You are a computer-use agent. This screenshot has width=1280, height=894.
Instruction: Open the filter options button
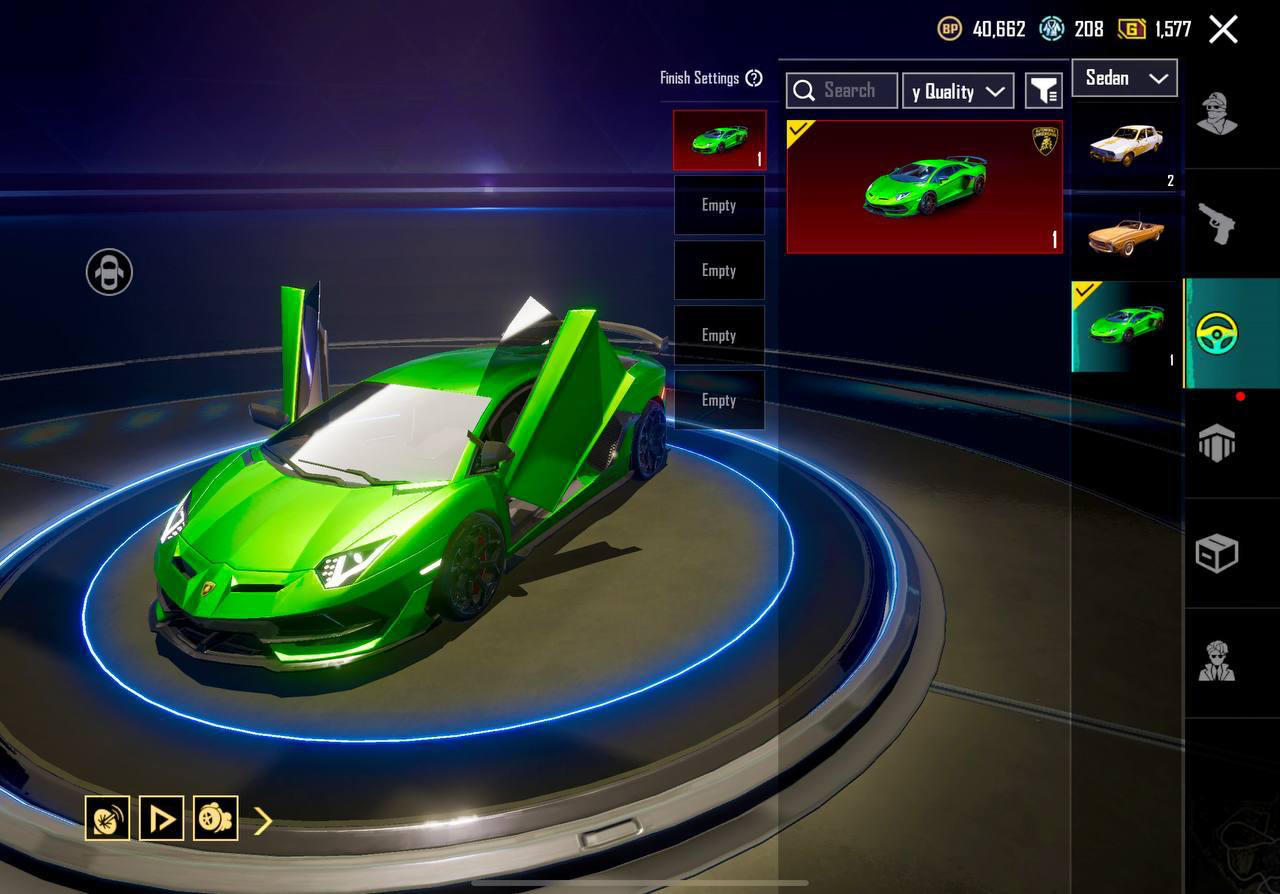pyautogui.click(x=1043, y=91)
